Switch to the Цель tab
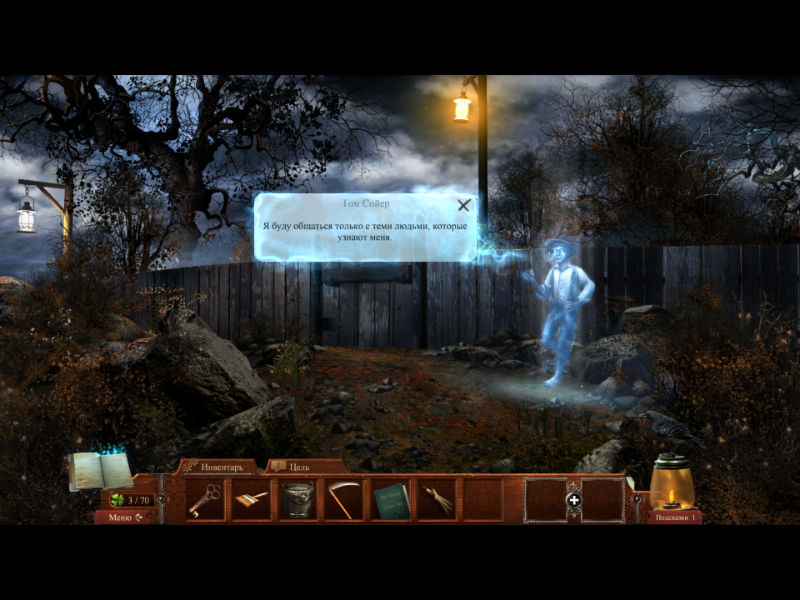Screen dimensions: 800x600 (298, 466)
